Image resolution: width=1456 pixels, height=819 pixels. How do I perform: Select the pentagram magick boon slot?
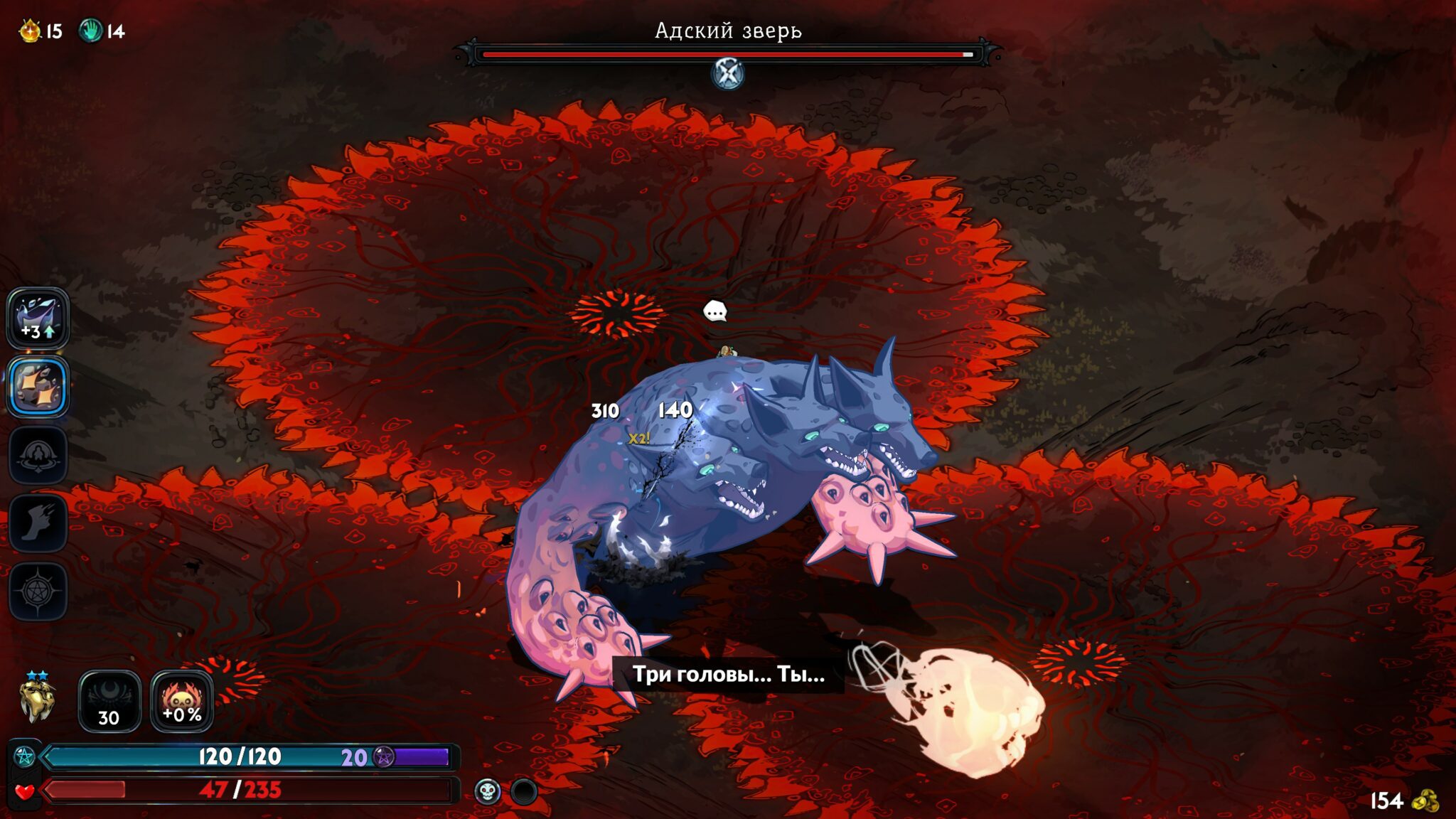[38, 591]
